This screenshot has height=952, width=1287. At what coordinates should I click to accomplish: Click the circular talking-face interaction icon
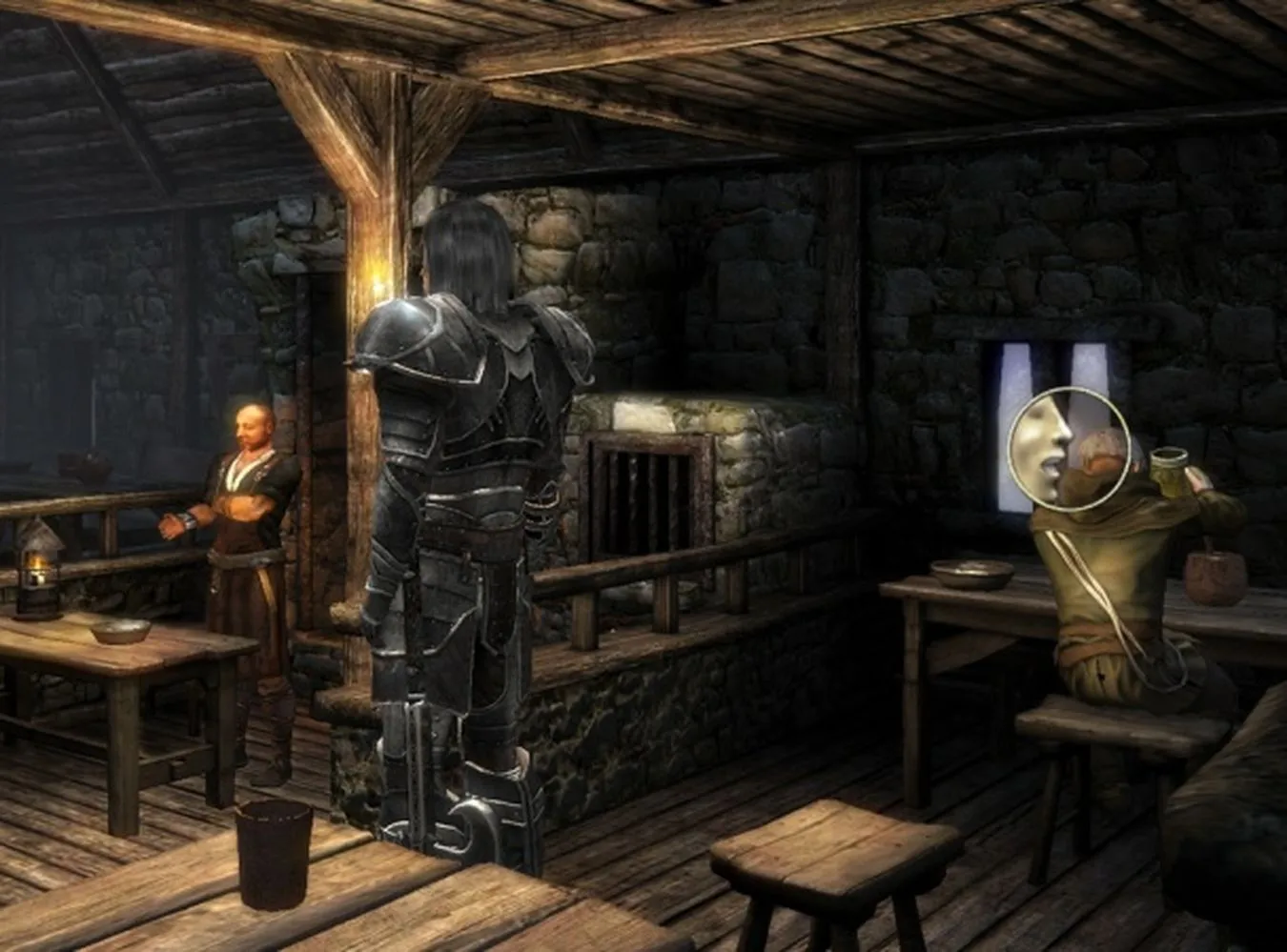(x=1071, y=450)
